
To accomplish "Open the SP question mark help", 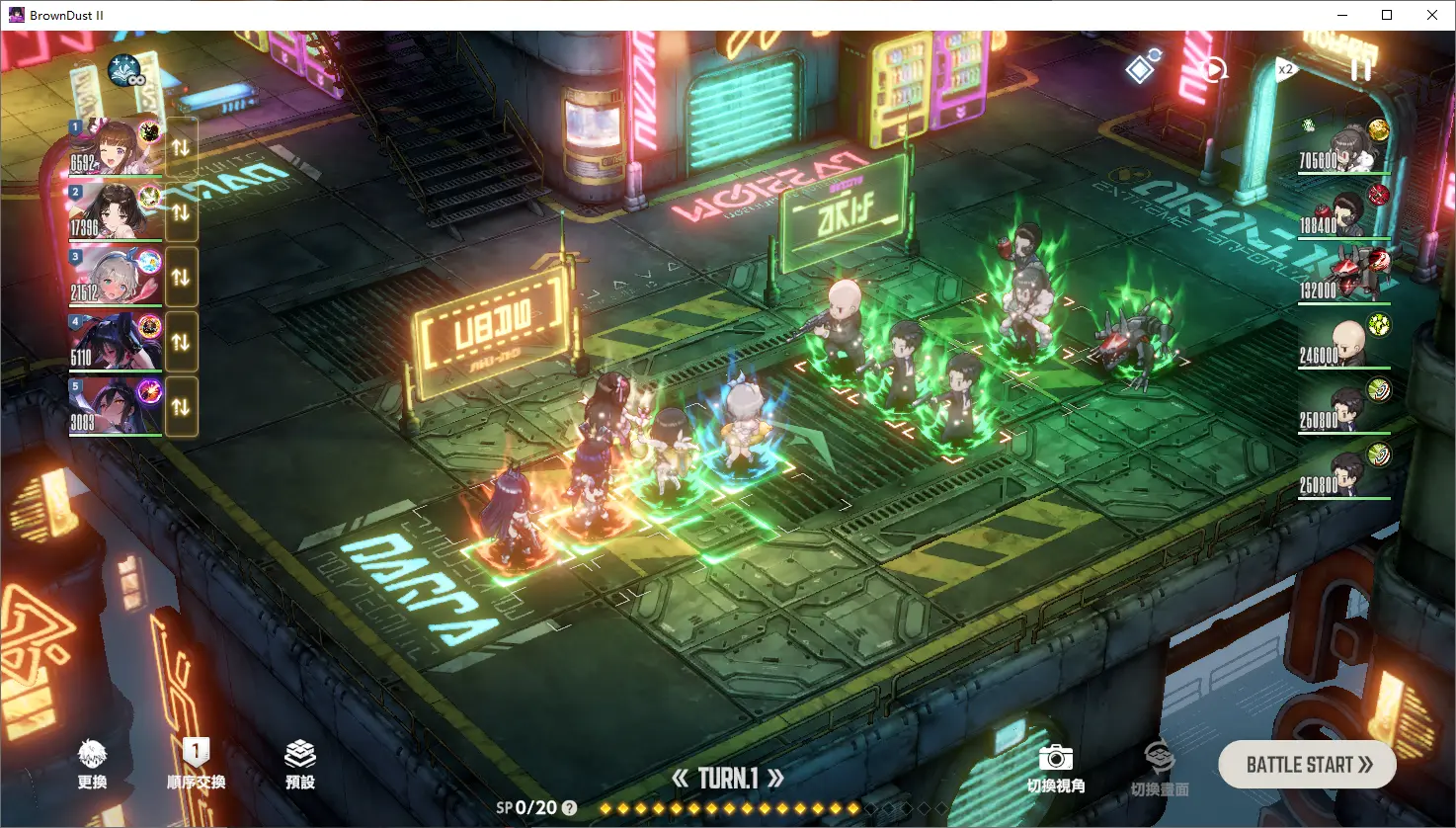I will tap(569, 808).
